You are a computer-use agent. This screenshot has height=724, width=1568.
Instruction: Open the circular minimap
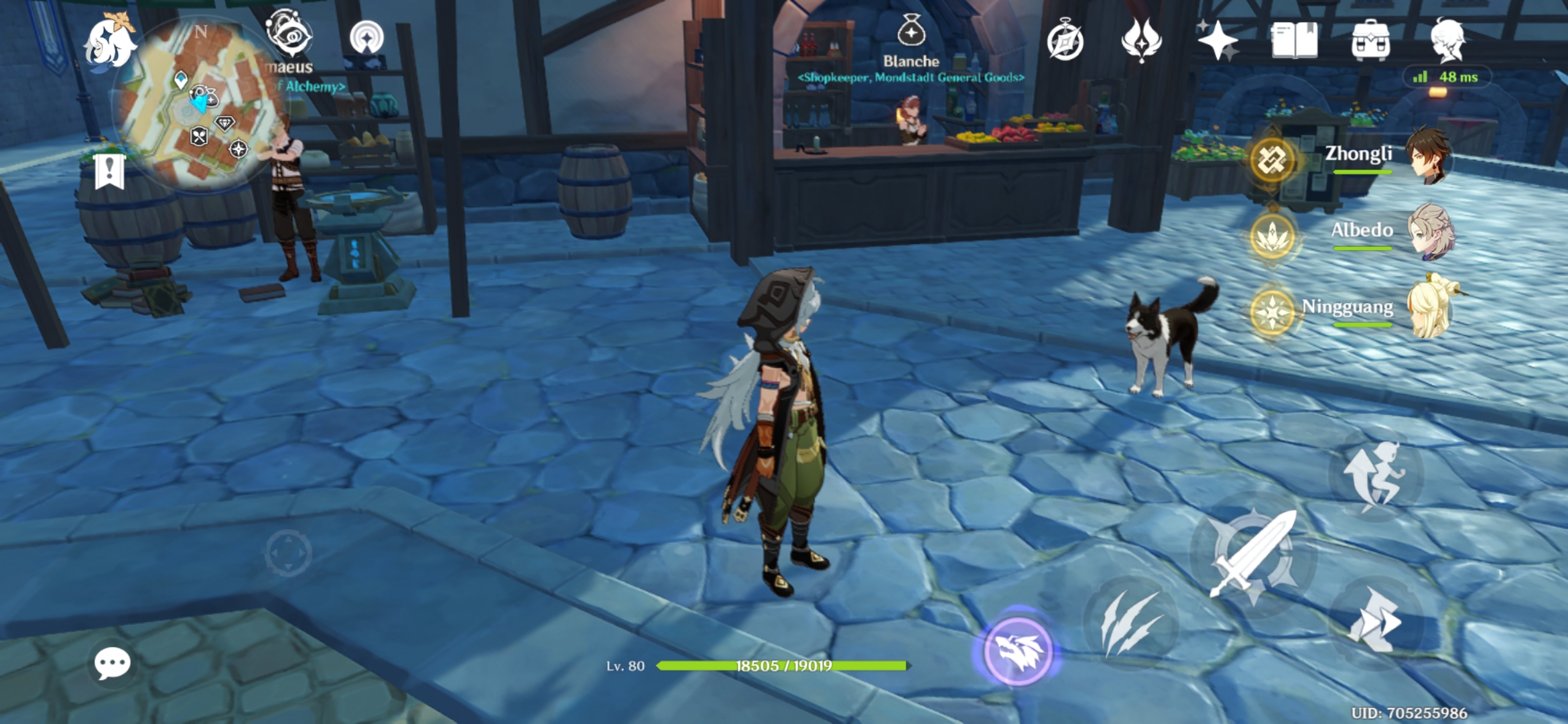point(198,104)
